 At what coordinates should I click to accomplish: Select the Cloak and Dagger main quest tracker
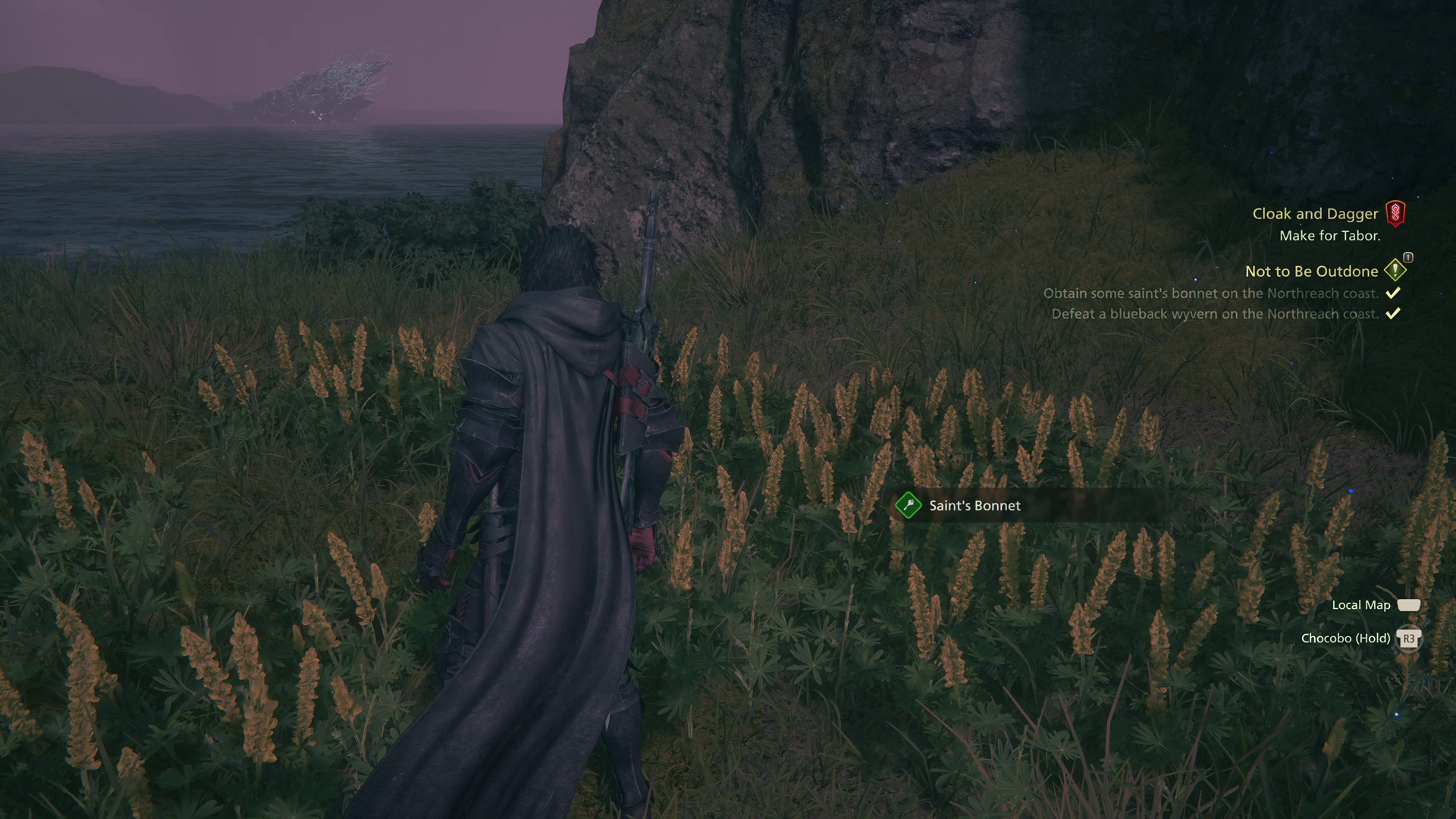tap(1314, 214)
